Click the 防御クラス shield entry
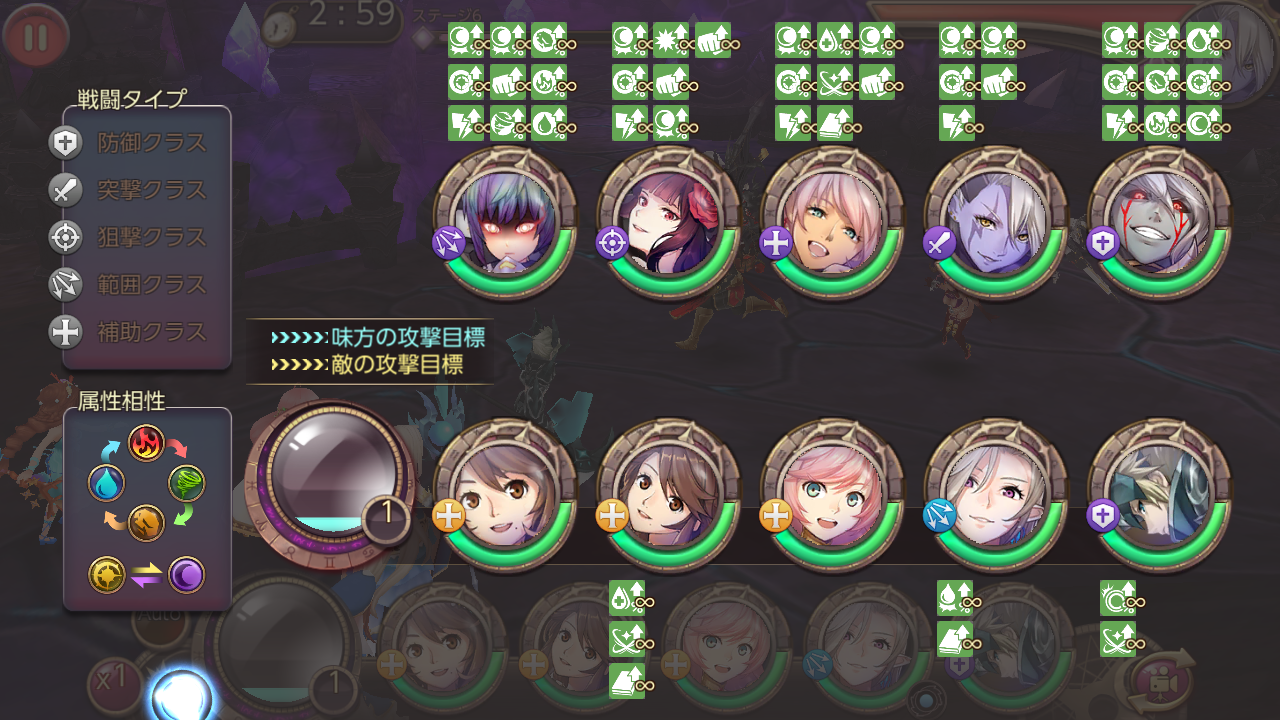This screenshot has width=1280, height=720. pyautogui.click(x=130, y=143)
